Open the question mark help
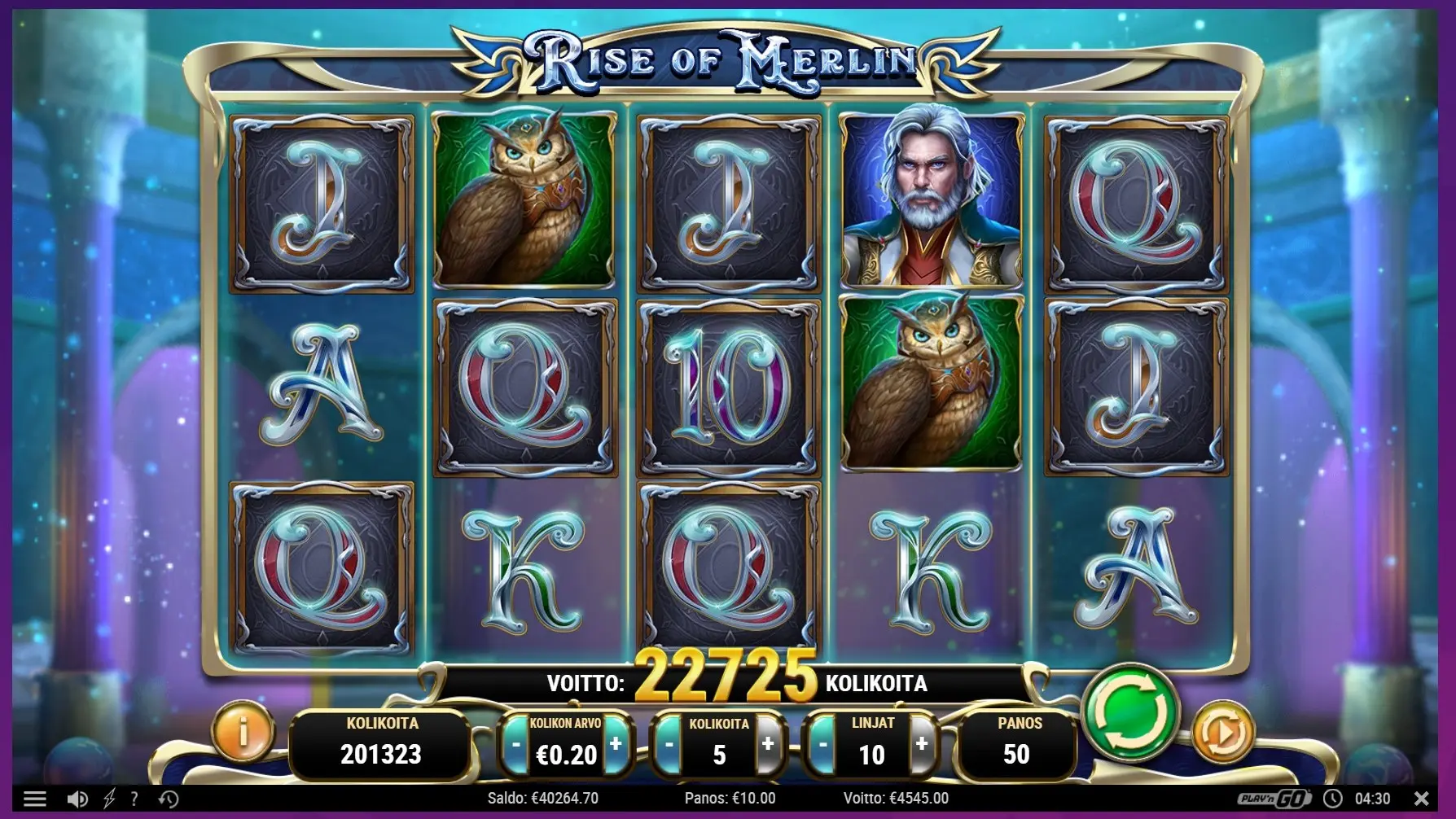Image resolution: width=1456 pixels, height=819 pixels. click(134, 799)
